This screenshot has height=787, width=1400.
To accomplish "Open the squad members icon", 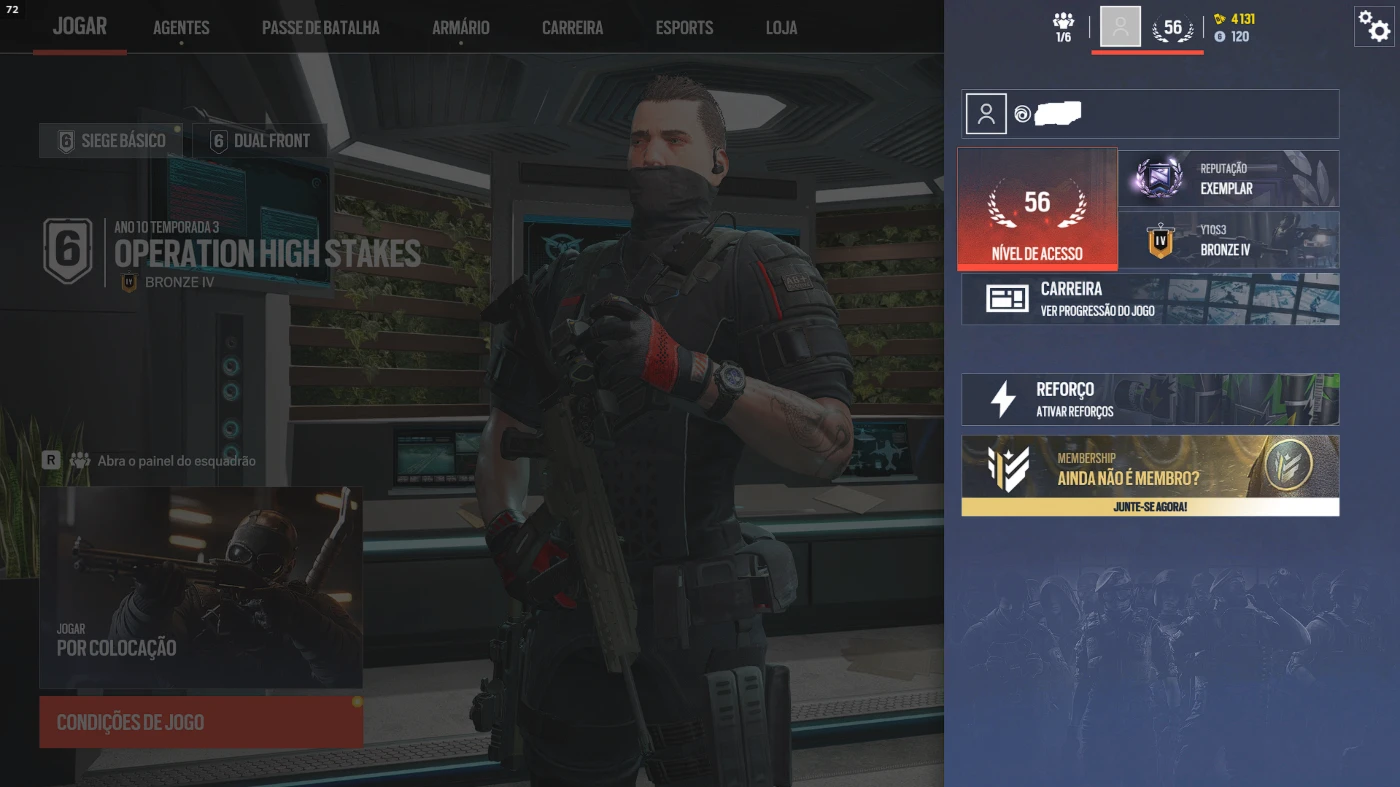I will (x=1063, y=26).
